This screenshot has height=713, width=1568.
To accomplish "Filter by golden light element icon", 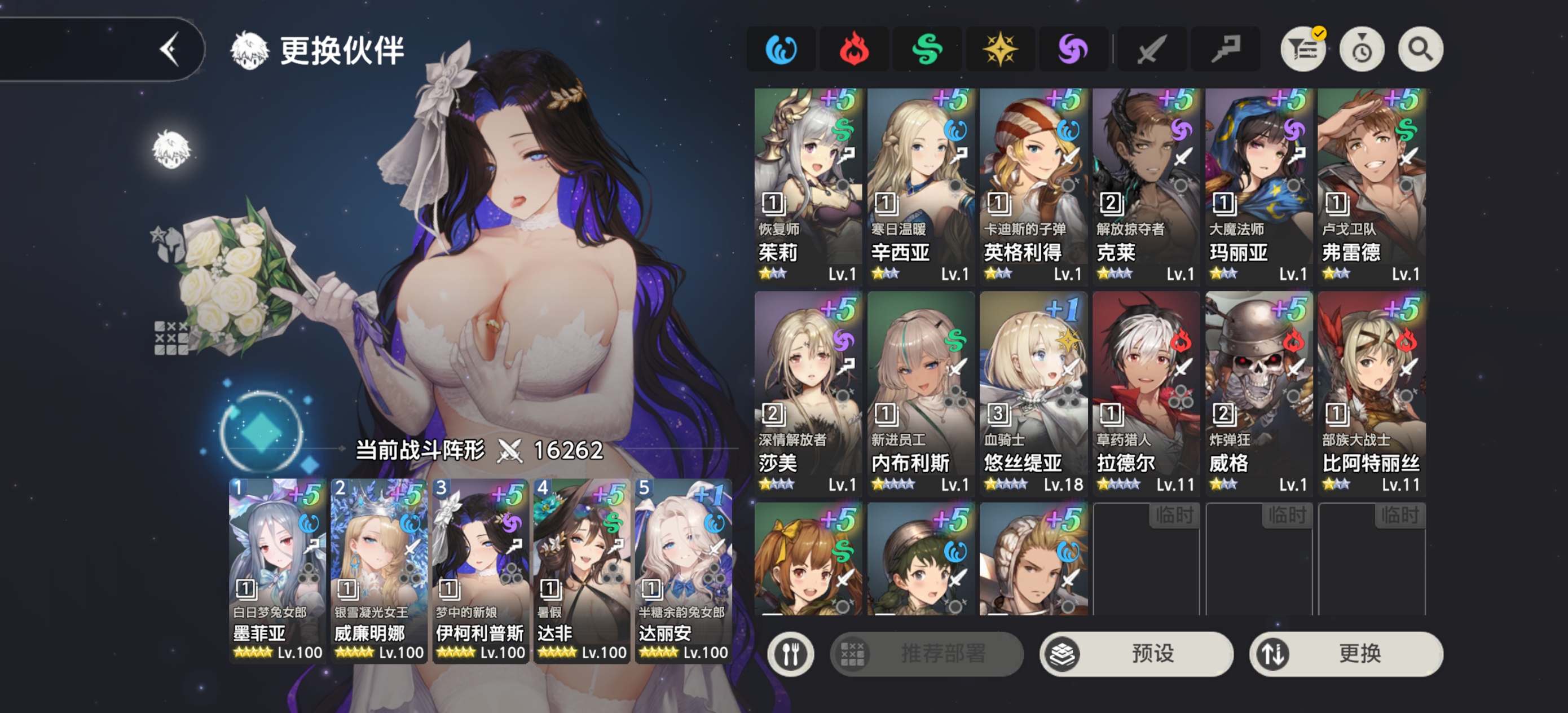I will [999, 49].
